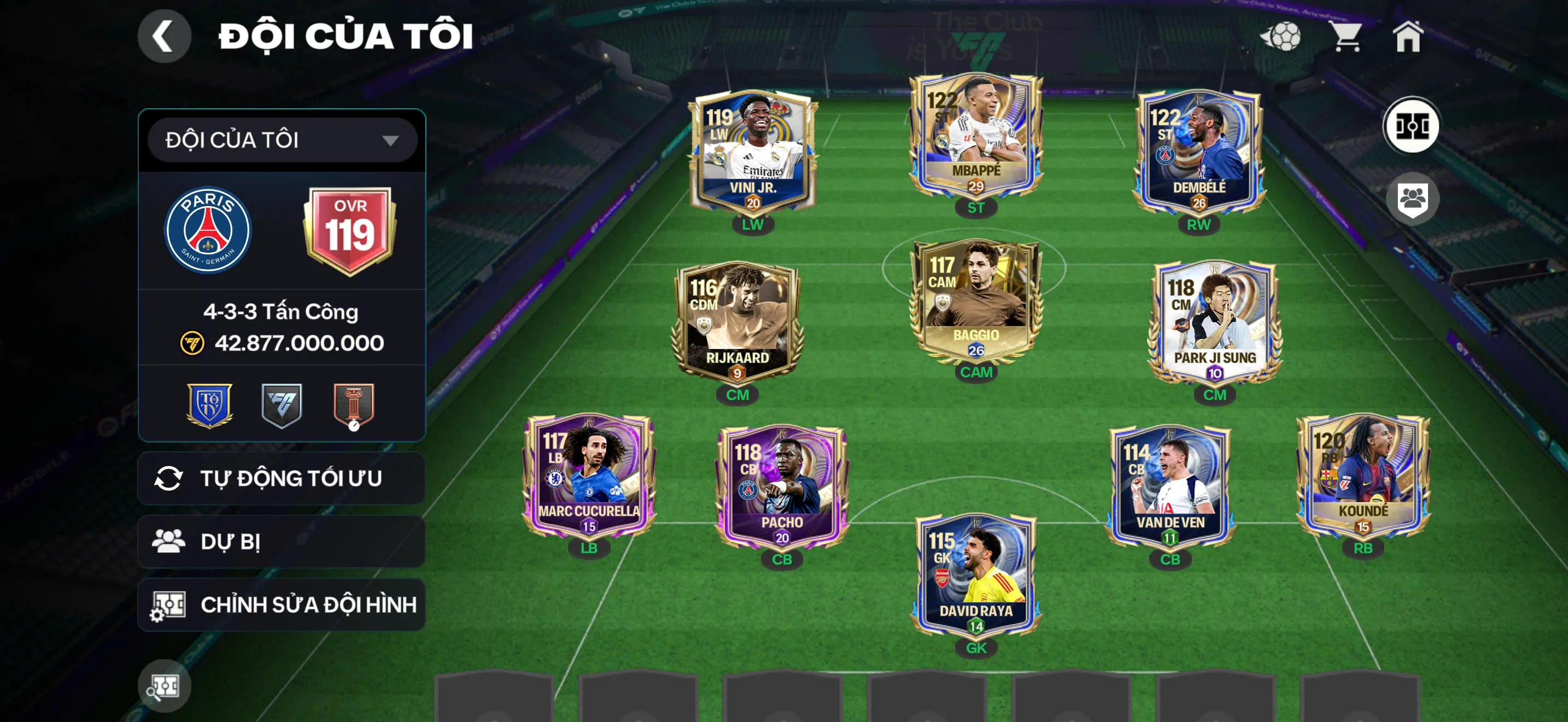Select the Rijkaard midfielder card

pos(737,323)
